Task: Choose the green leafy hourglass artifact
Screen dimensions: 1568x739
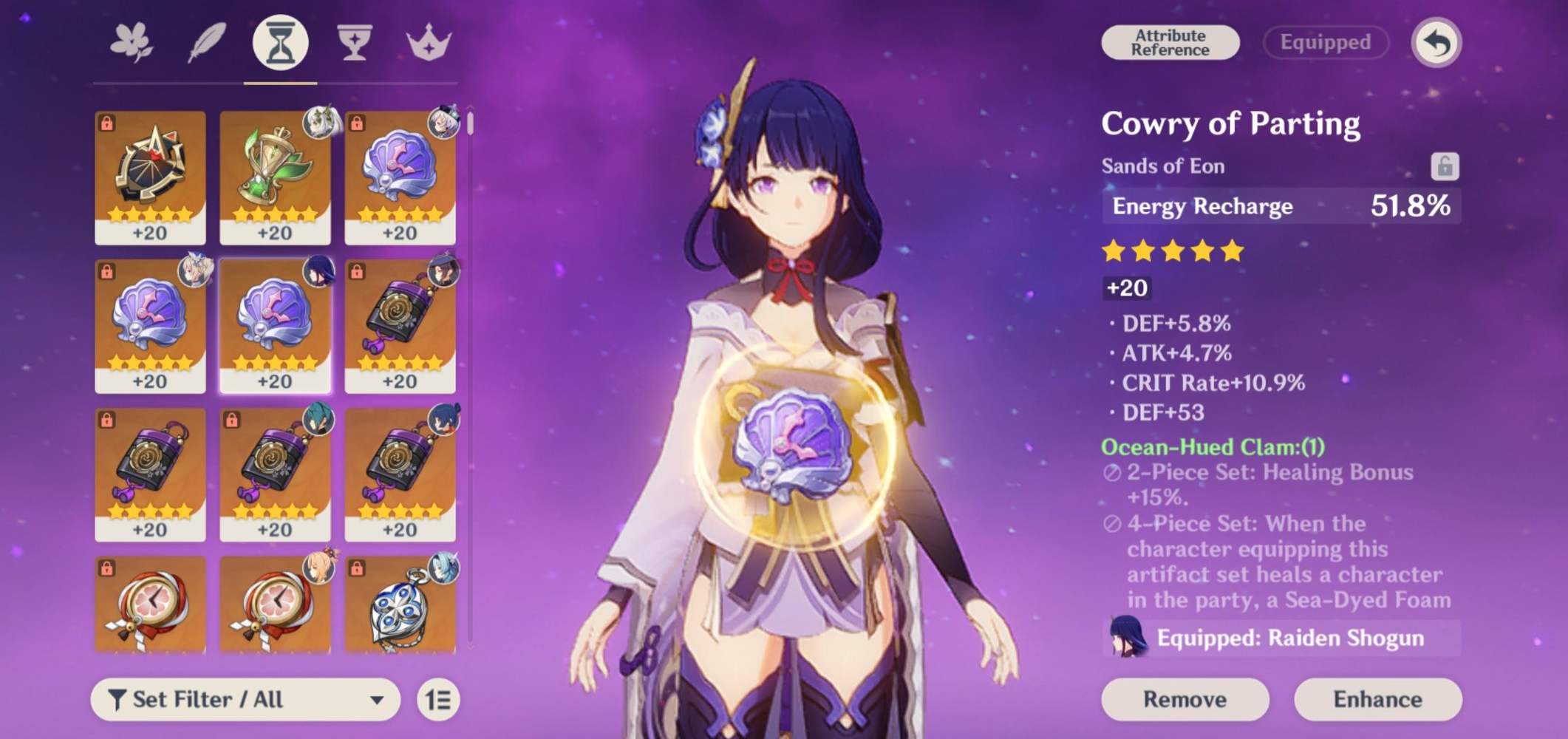Action: click(x=275, y=177)
